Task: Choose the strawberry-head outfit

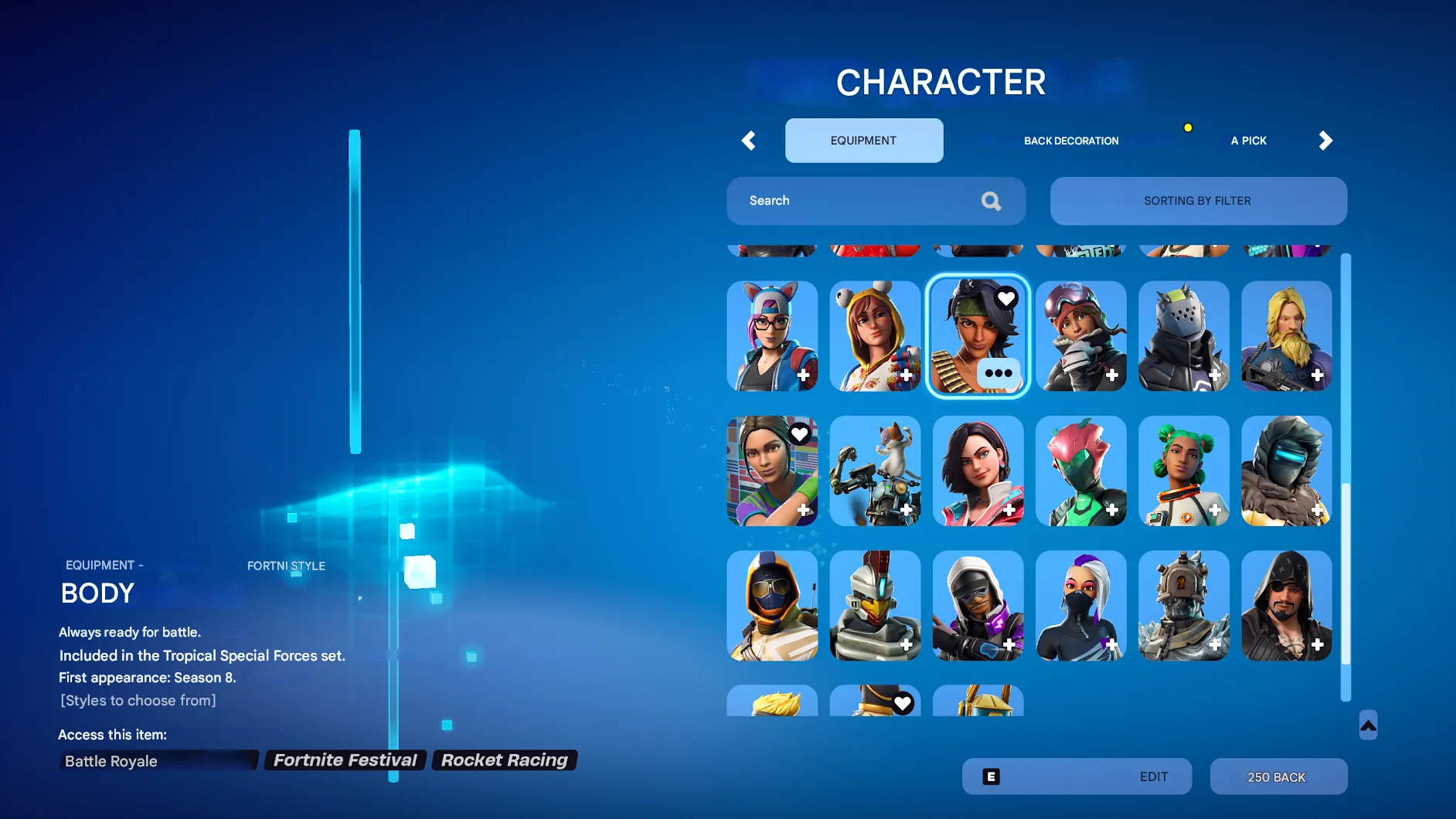Action: (x=1080, y=470)
